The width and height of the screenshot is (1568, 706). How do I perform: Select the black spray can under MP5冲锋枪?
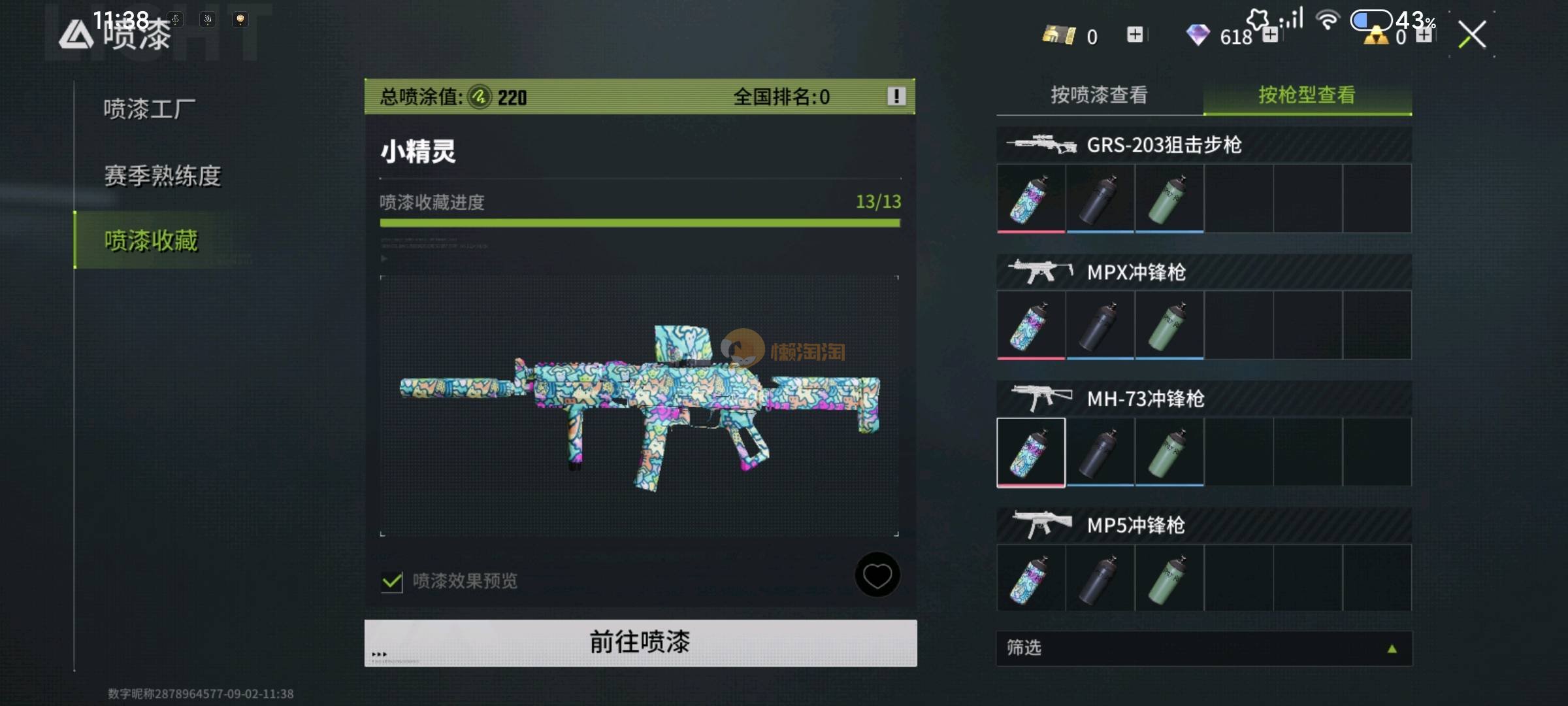(1100, 579)
